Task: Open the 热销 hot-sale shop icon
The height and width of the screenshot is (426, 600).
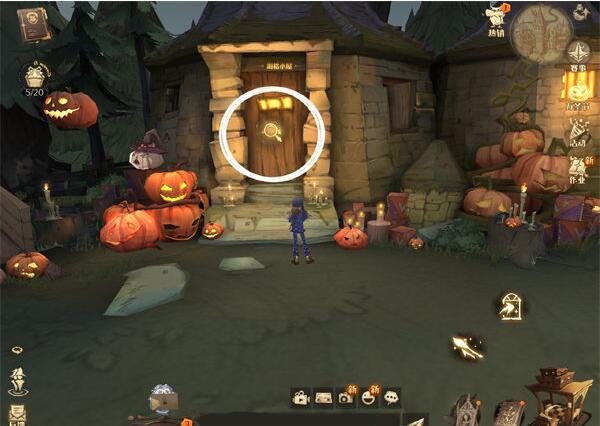Action: [x=493, y=20]
